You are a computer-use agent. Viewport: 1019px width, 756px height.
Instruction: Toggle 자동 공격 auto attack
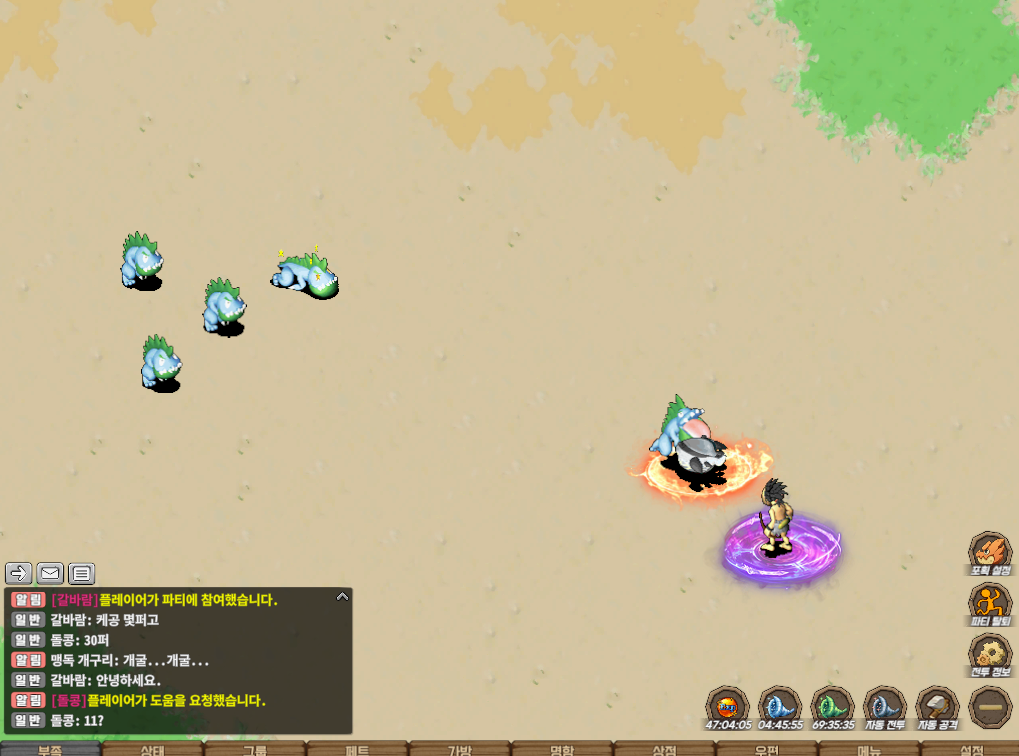[937, 705]
